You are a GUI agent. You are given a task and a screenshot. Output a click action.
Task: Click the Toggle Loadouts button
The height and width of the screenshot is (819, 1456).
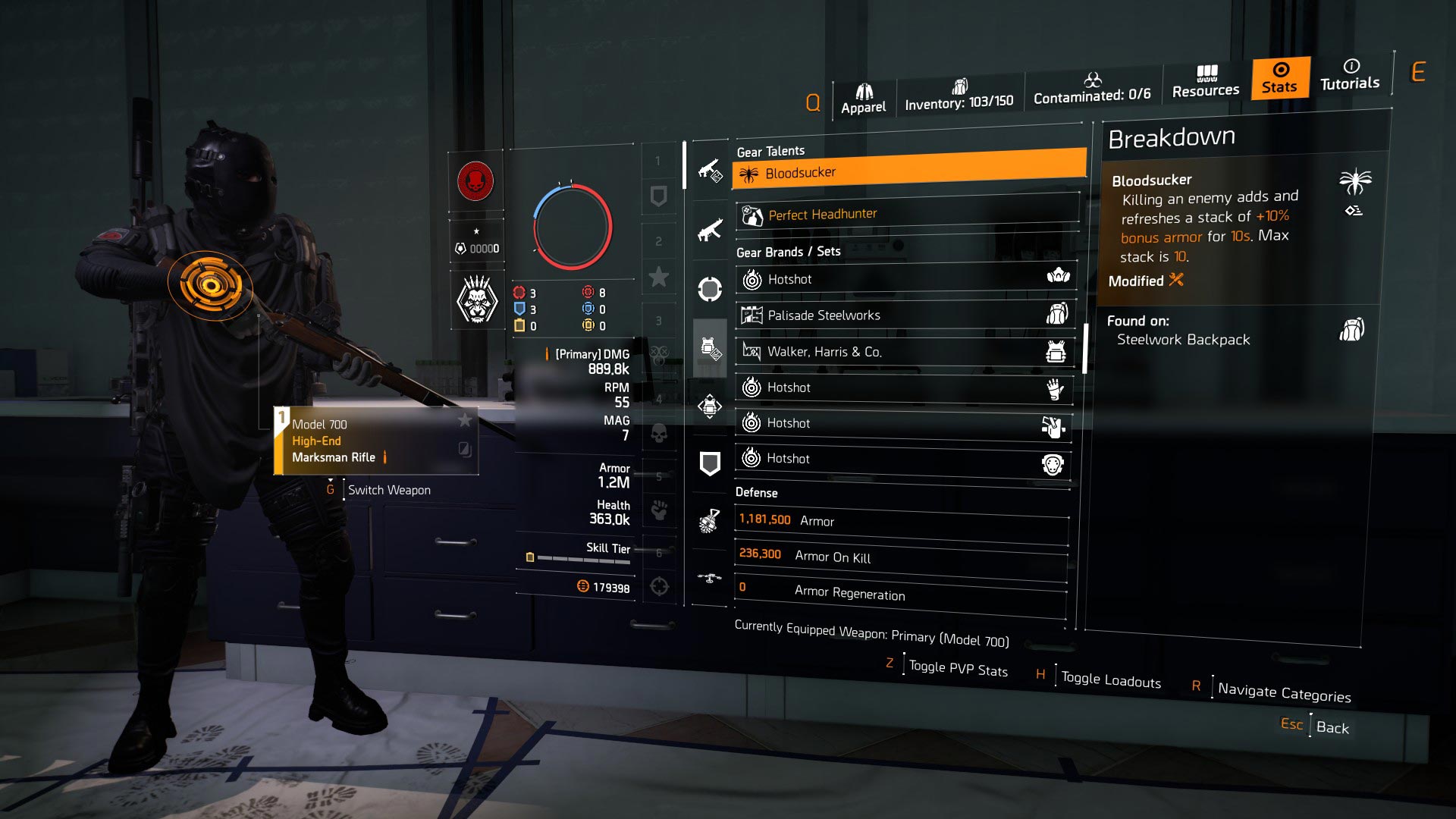1110,679
